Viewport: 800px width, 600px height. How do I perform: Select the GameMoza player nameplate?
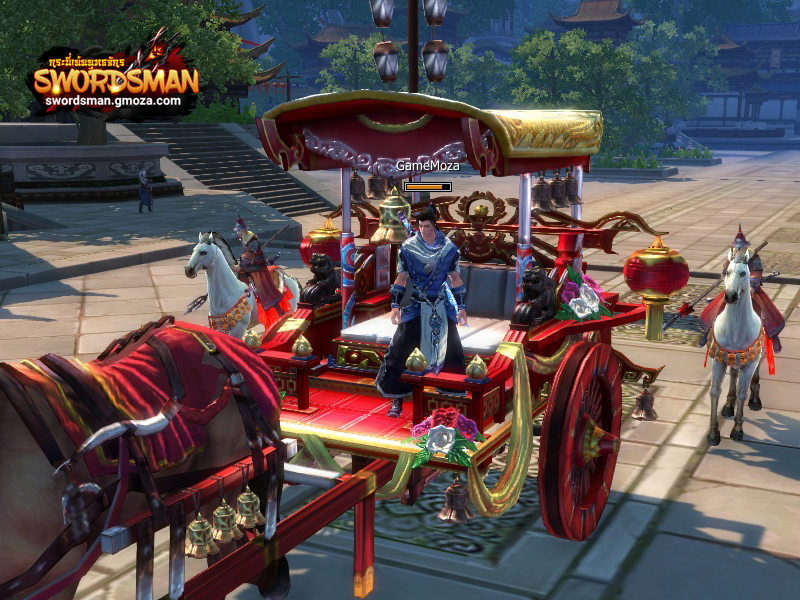tap(427, 166)
